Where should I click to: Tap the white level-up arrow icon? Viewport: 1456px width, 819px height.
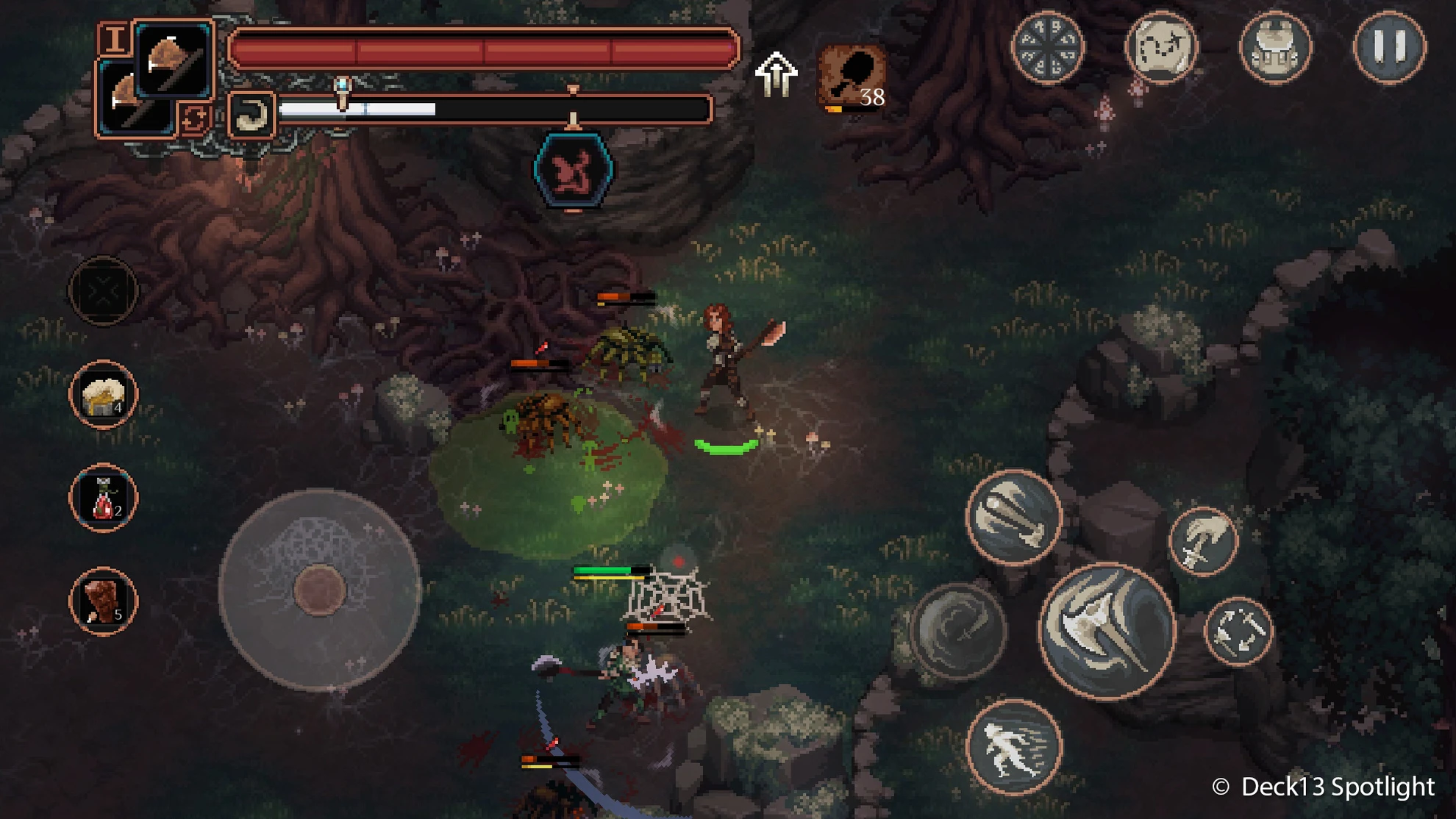pyautogui.click(x=776, y=74)
